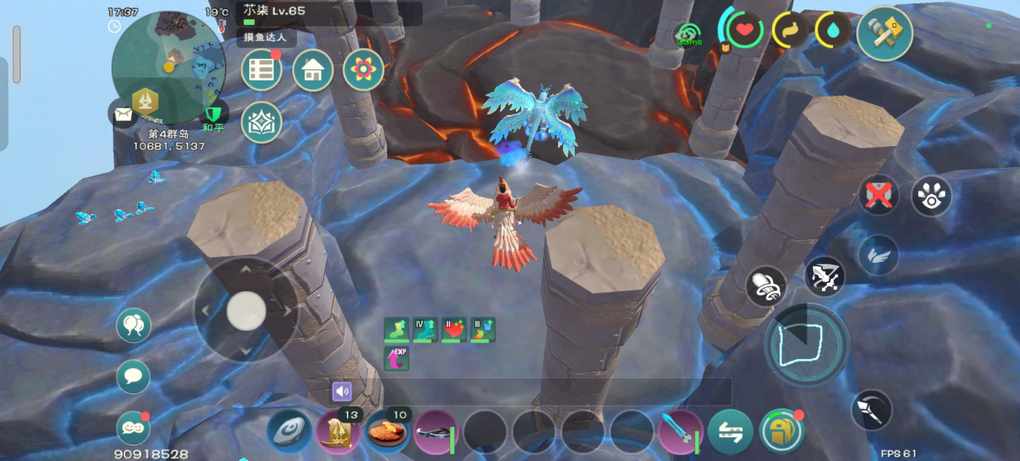Toggle the purple speaker voice button

[x=343, y=391]
